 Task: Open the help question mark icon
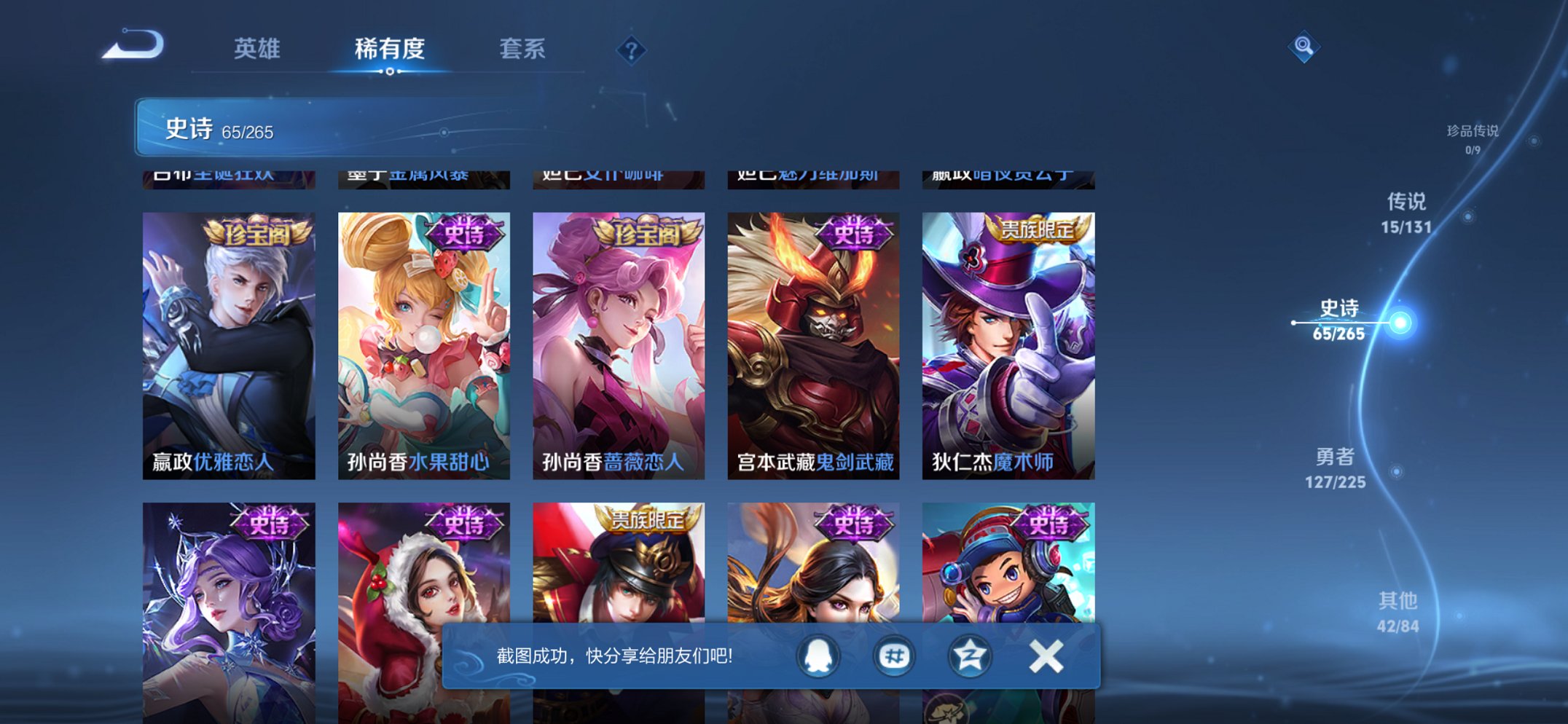(631, 51)
